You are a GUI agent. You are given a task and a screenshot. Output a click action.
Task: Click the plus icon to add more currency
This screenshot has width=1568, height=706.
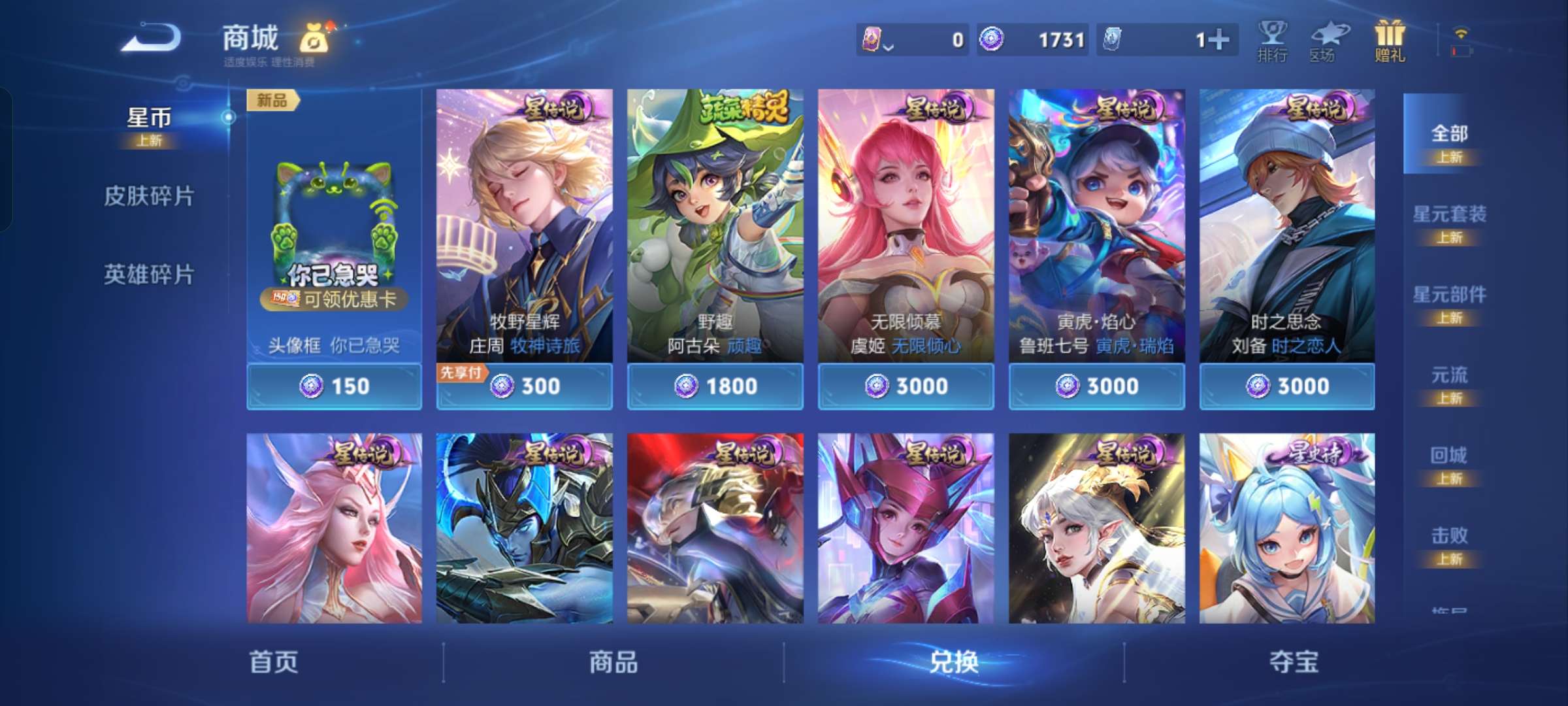[1220, 39]
